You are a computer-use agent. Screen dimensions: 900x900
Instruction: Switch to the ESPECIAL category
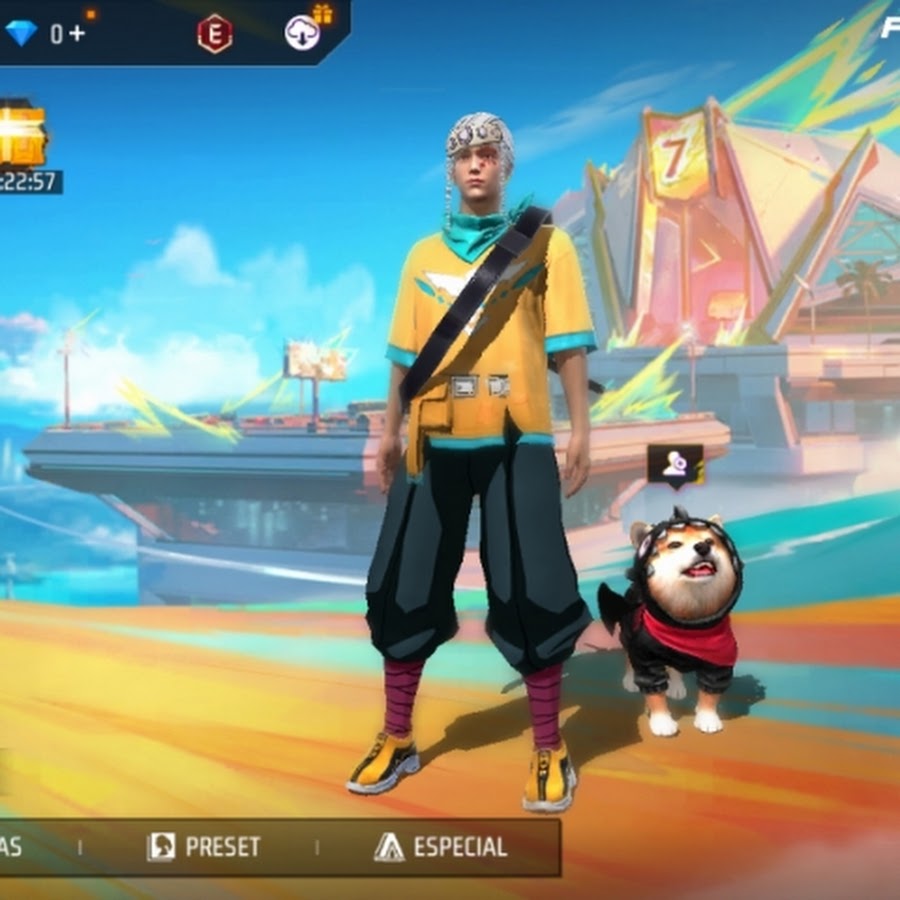click(441, 847)
